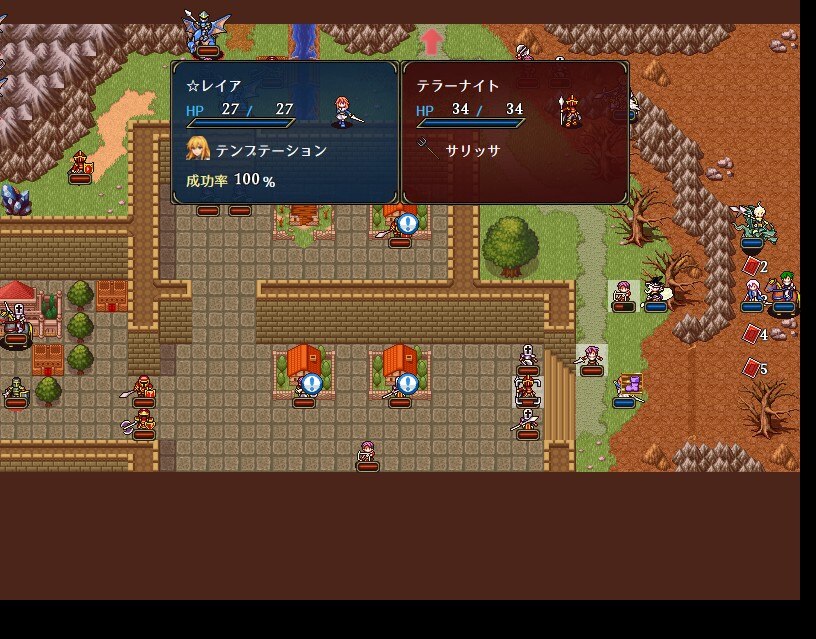Click the red card marker numbered 2
Screen dimensions: 816x639
(753, 267)
